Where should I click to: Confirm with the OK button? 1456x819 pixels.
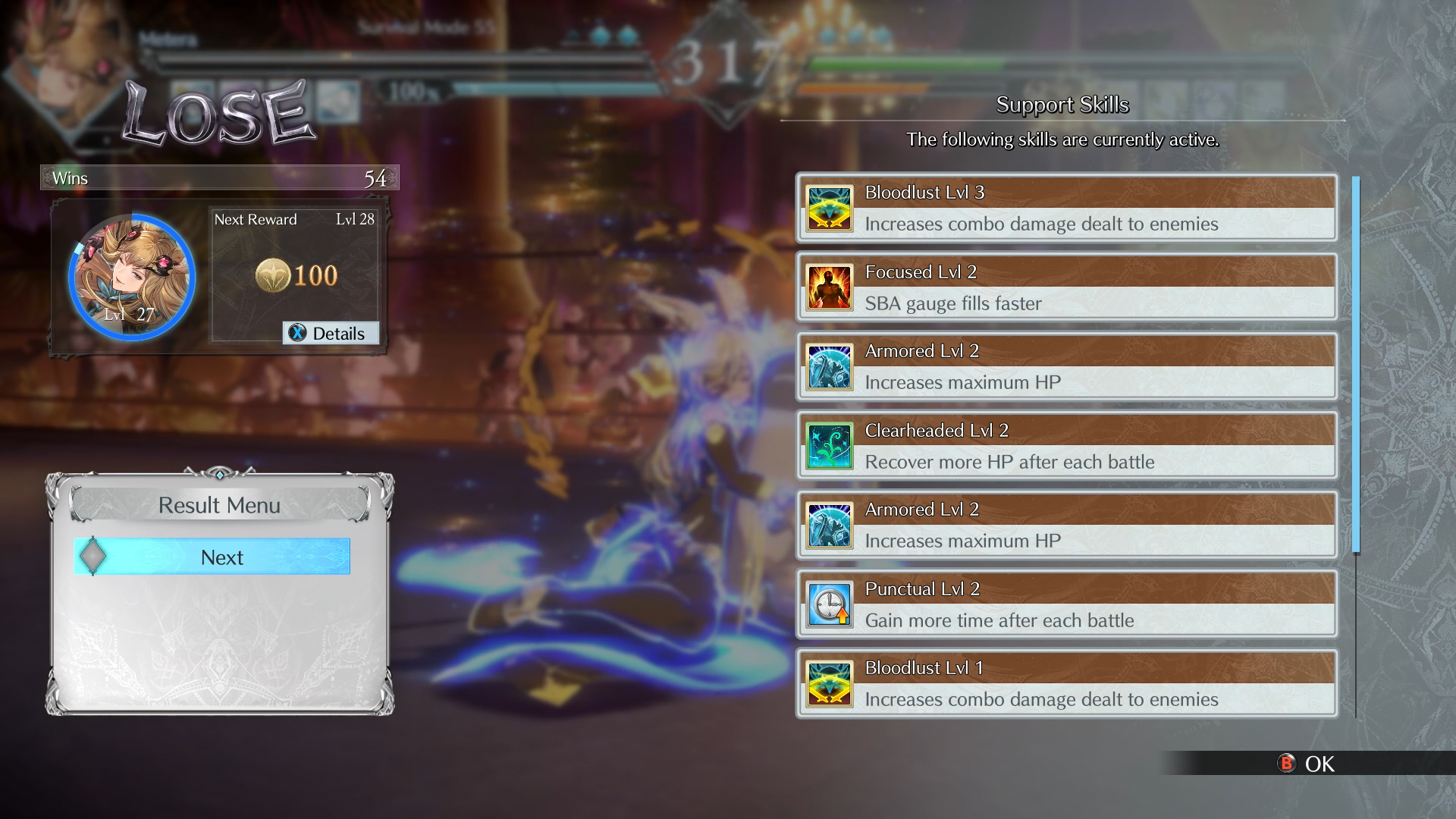1307,764
